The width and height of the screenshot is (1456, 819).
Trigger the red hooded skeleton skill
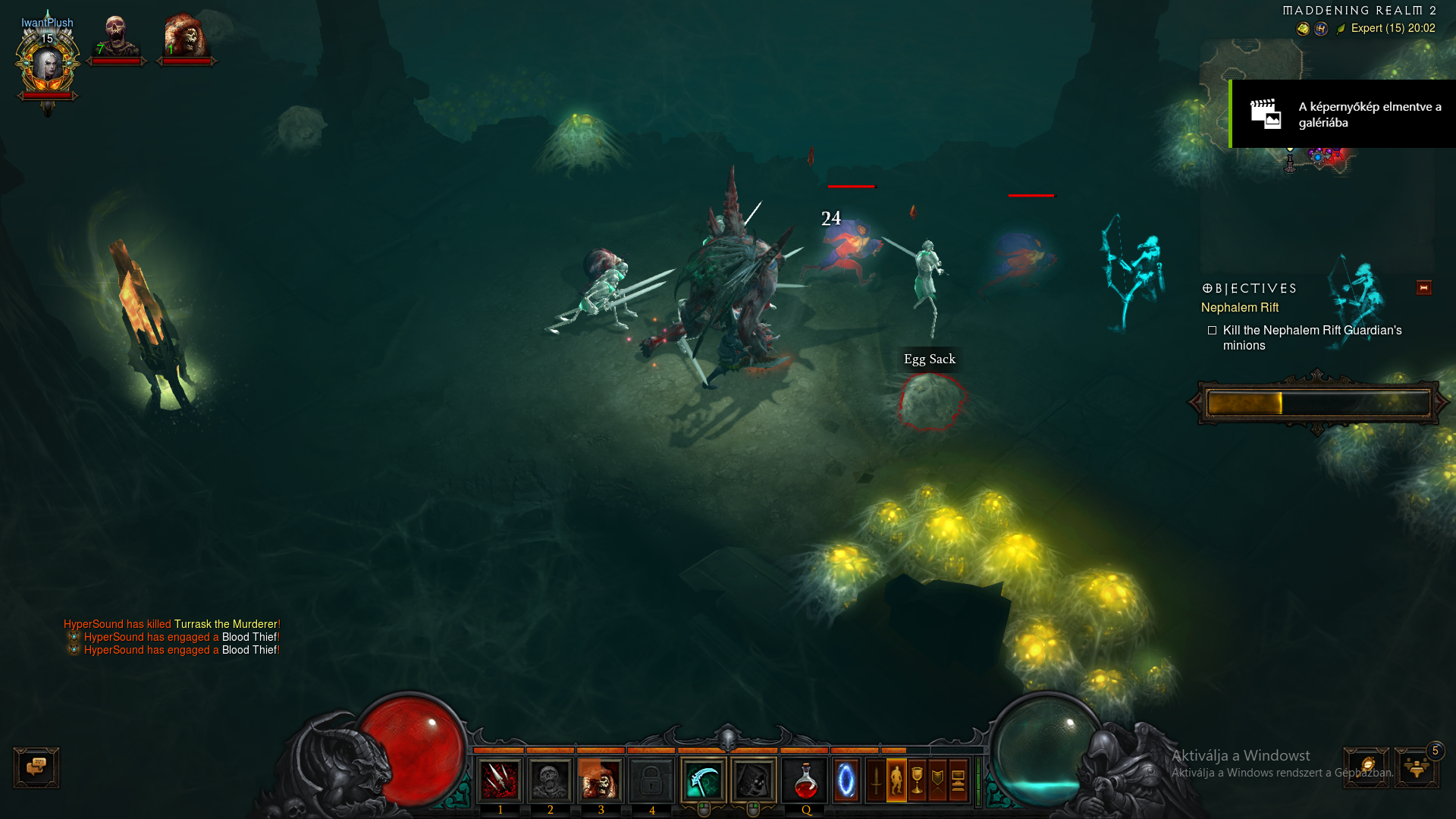tap(601, 780)
